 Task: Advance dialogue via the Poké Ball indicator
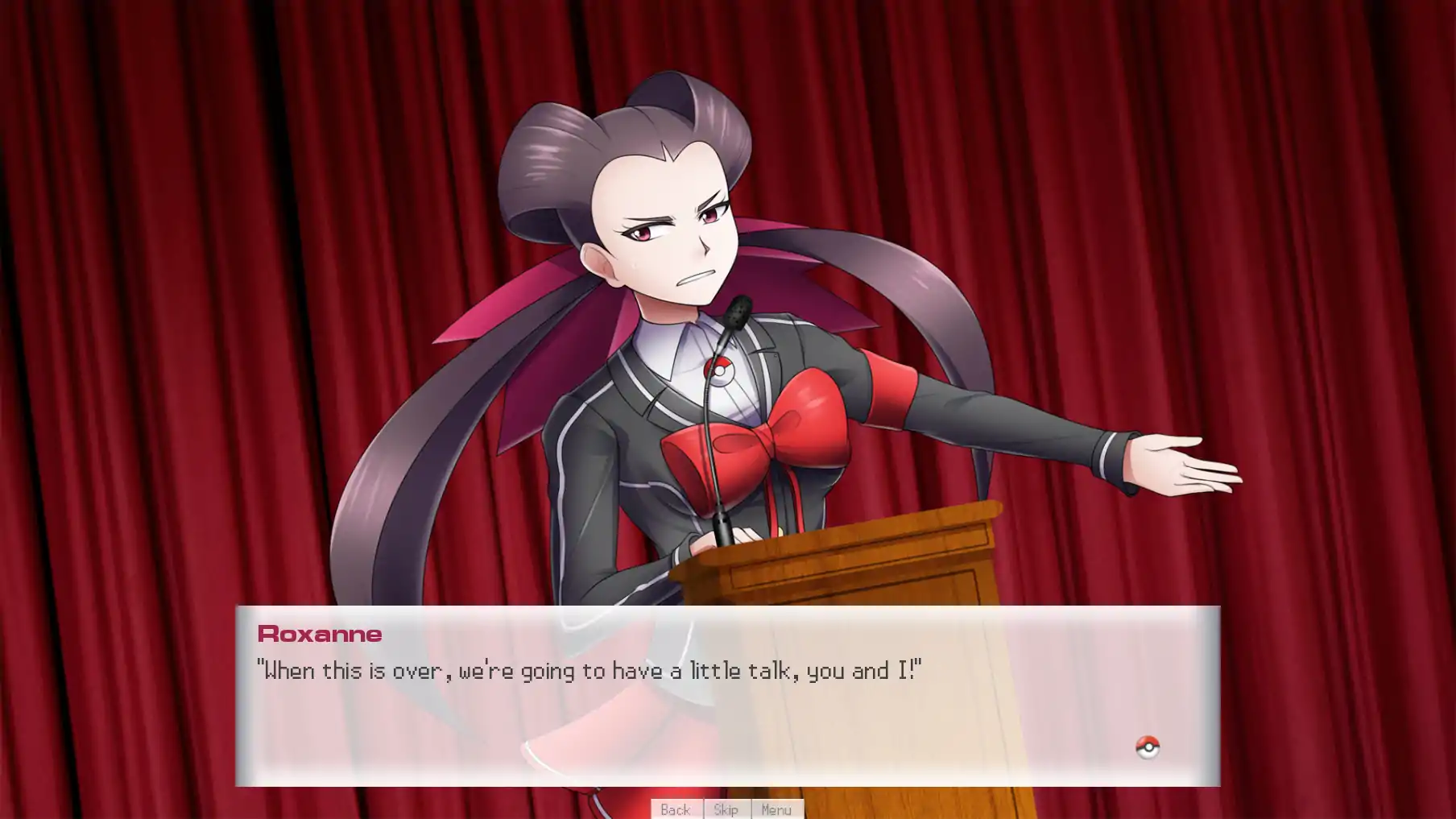pos(1147,747)
